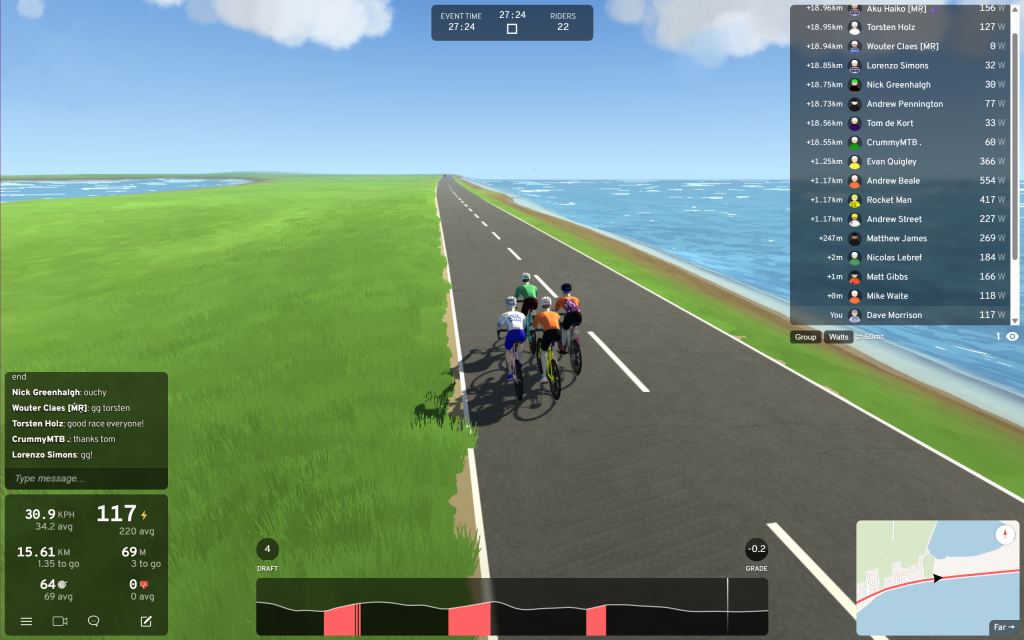Open the hamburger menu in stats panel
The width and height of the screenshot is (1024, 640).
26,621
